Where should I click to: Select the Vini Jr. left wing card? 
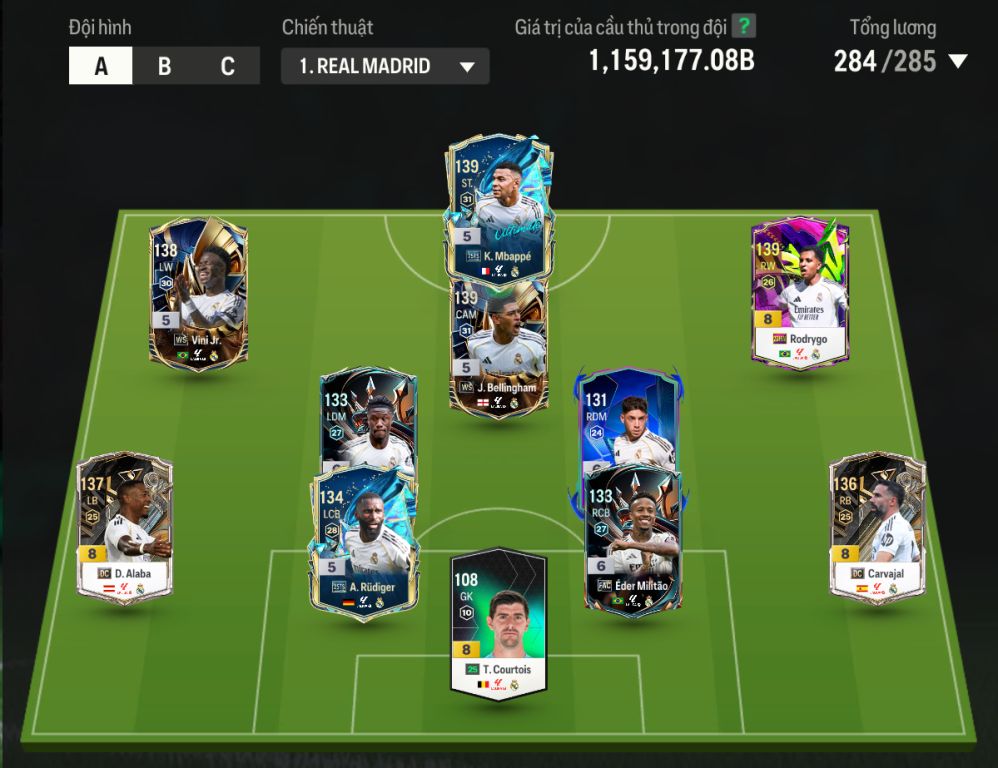pyautogui.click(x=198, y=290)
